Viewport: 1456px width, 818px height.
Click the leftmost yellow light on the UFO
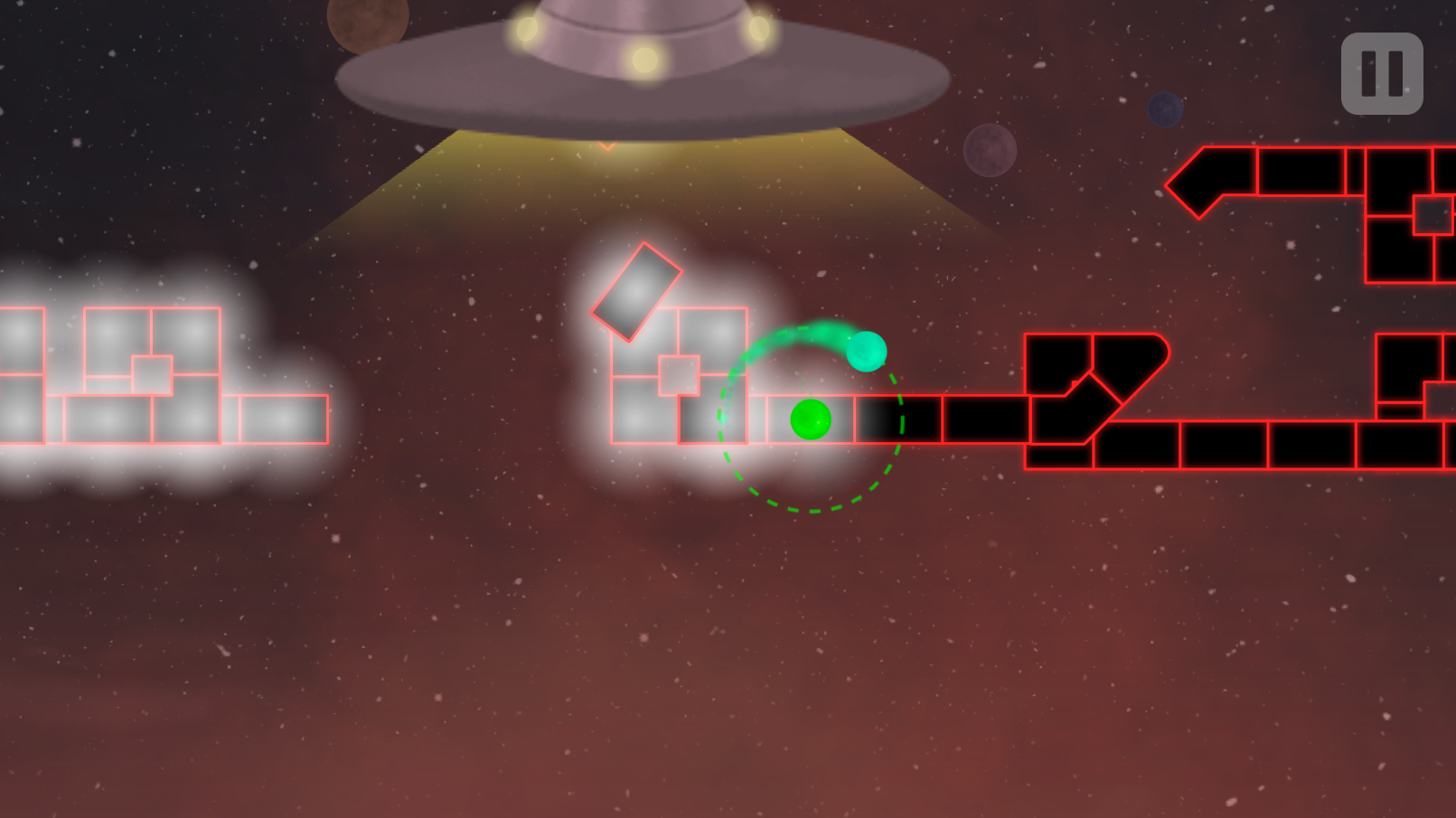coord(527,27)
